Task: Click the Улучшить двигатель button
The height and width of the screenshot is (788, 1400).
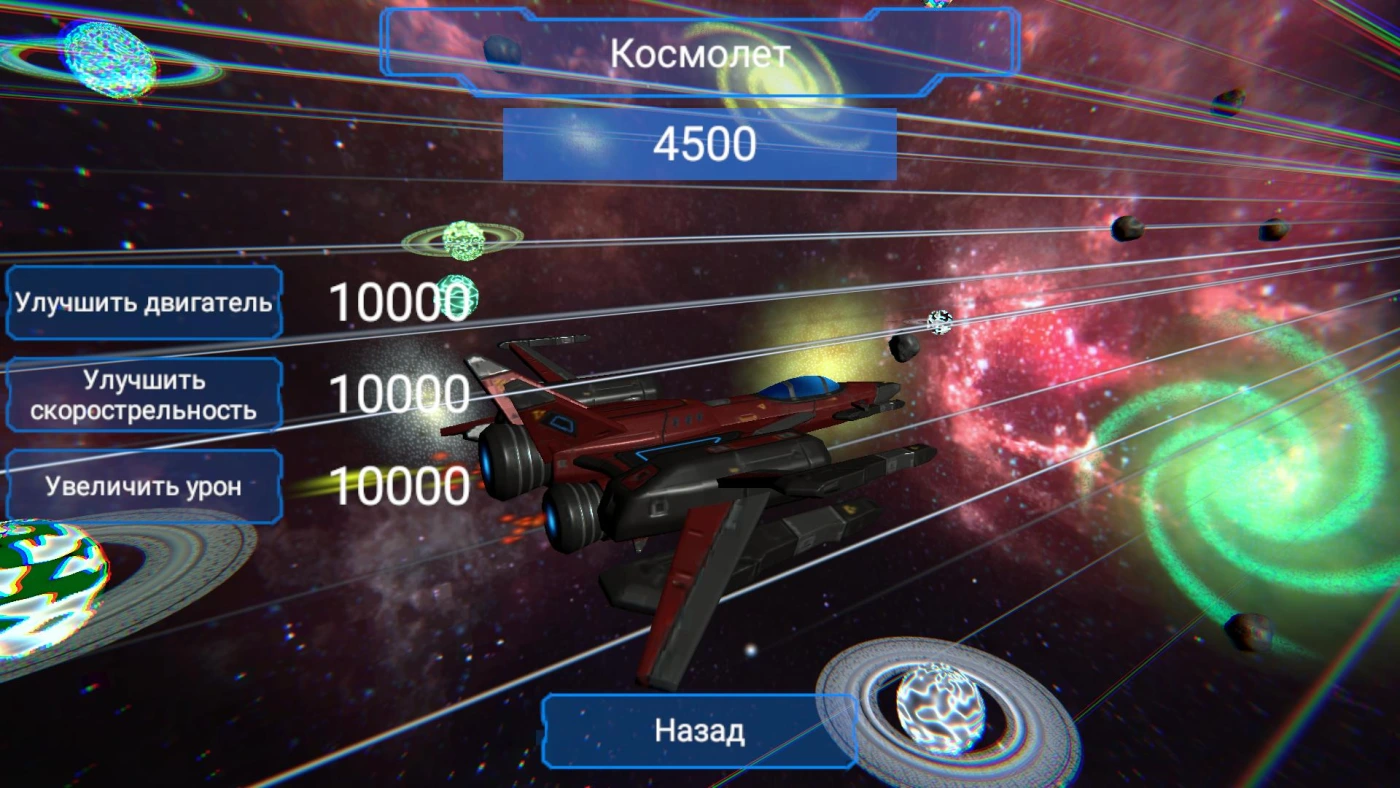Action: (144, 303)
